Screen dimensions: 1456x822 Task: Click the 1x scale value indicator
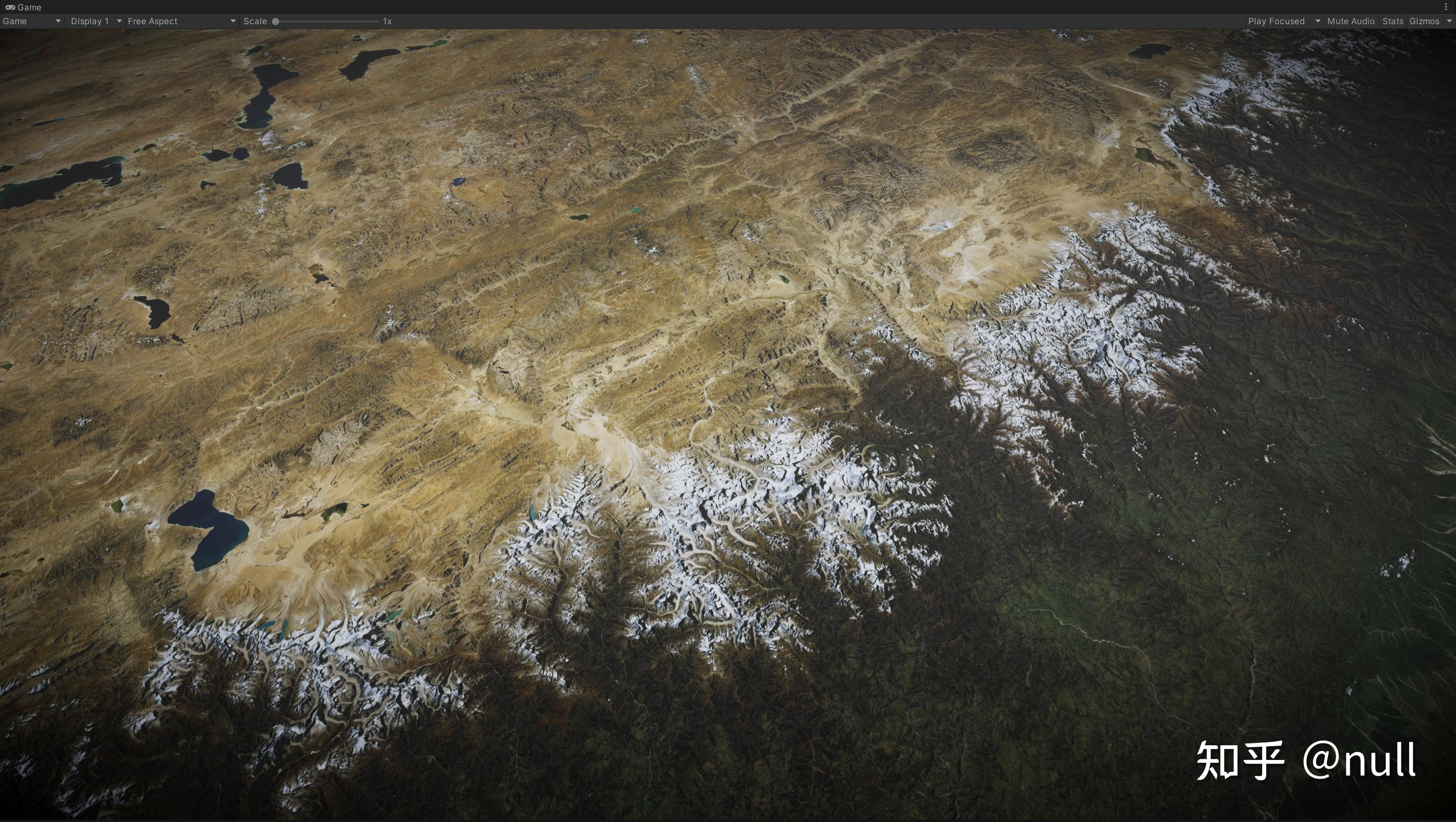(x=387, y=21)
